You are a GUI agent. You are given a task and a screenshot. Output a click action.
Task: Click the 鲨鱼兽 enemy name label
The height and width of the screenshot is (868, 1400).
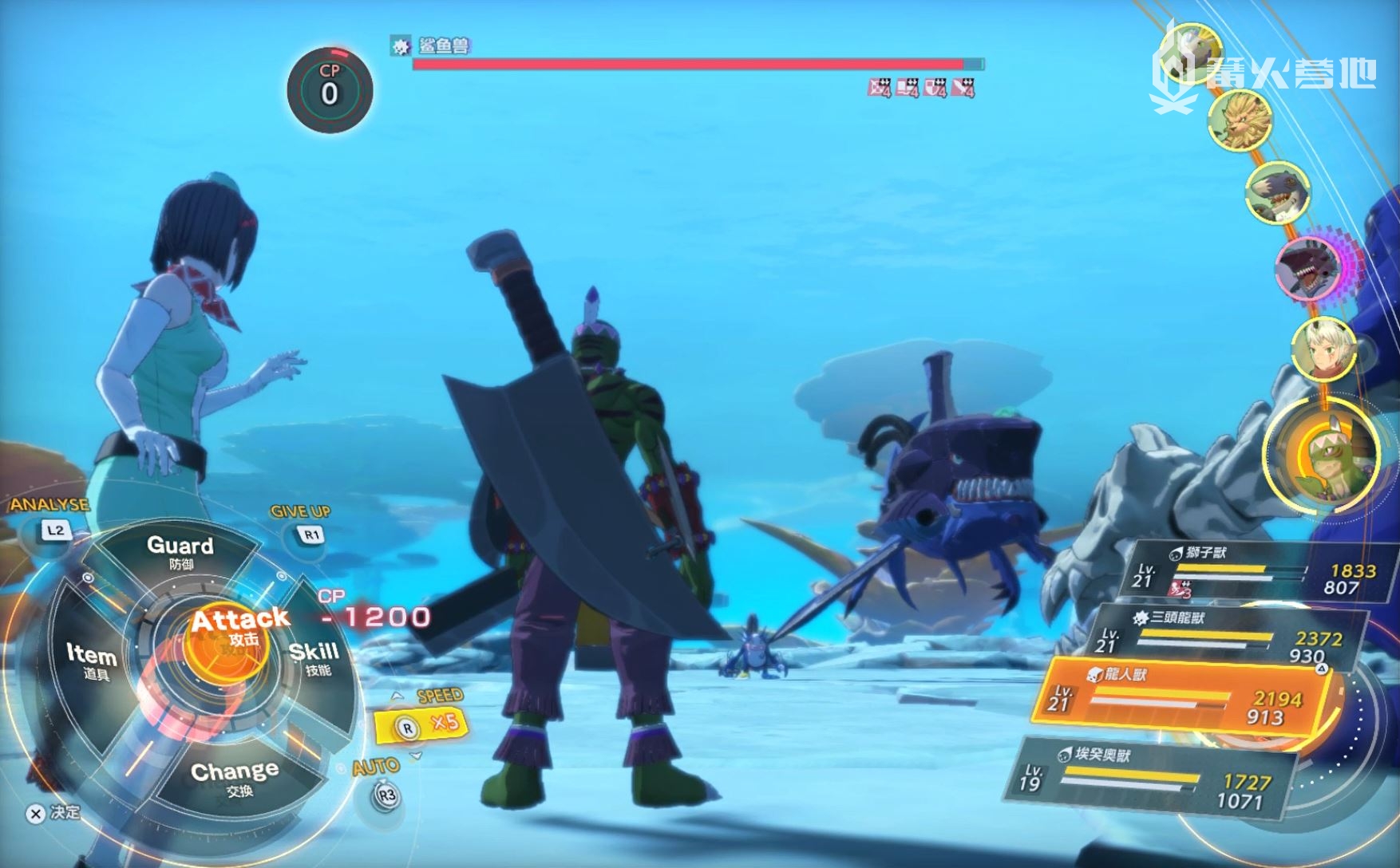coord(442,46)
